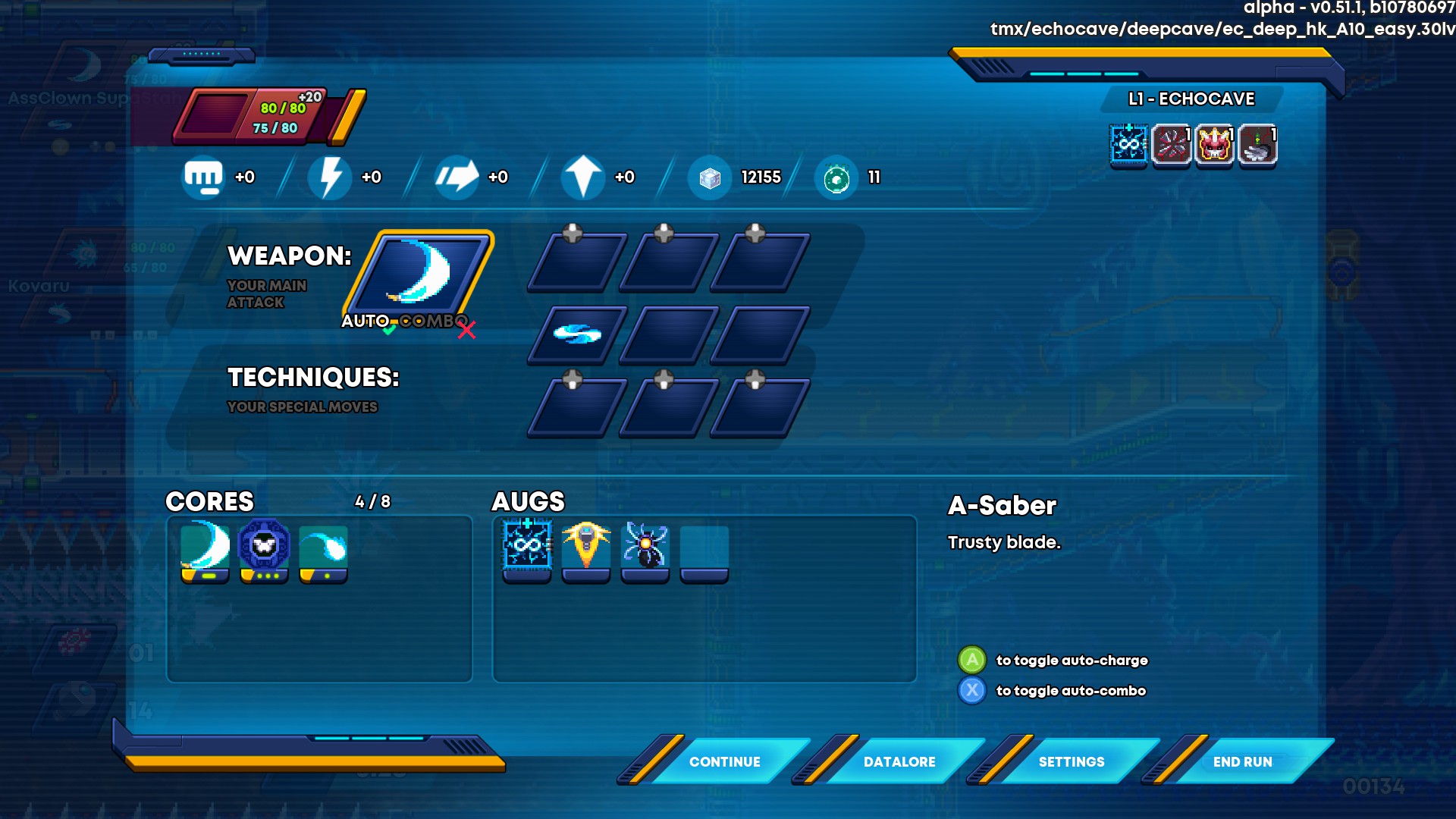The width and height of the screenshot is (1456, 819).
Task: Click the lightning bolt stat icon
Action: pyautogui.click(x=330, y=177)
